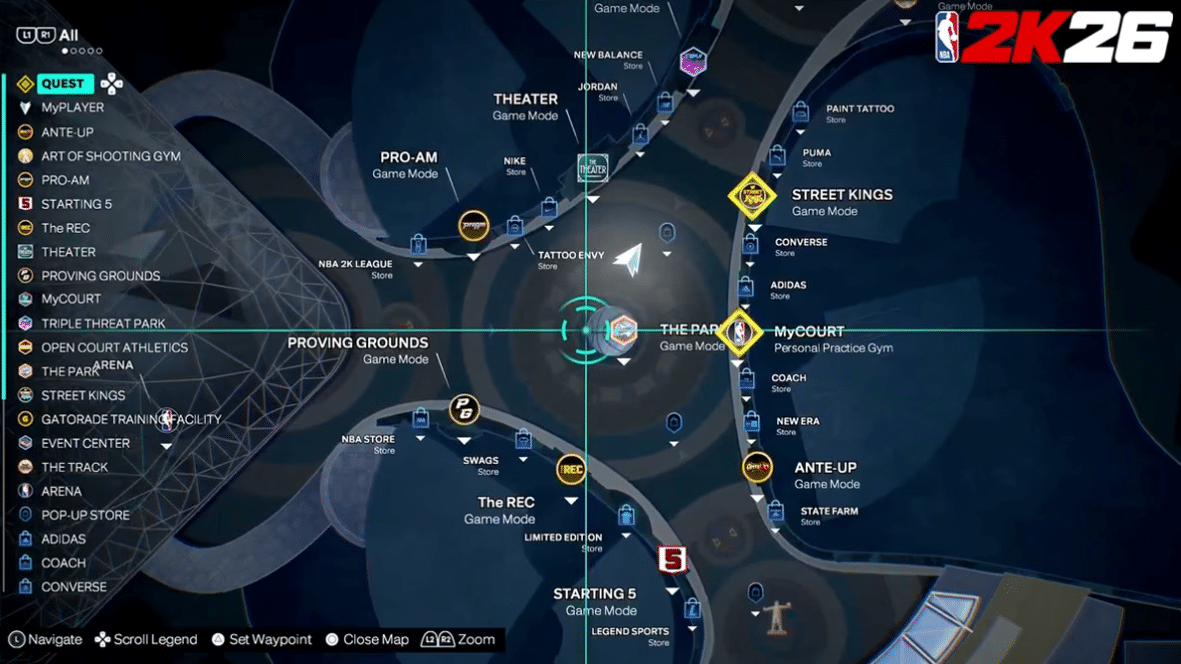Viewport: 1181px width, 664px height.
Task: Click the Pro-Am map marker icon
Action: pyautogui.click(x=474, y=226)
